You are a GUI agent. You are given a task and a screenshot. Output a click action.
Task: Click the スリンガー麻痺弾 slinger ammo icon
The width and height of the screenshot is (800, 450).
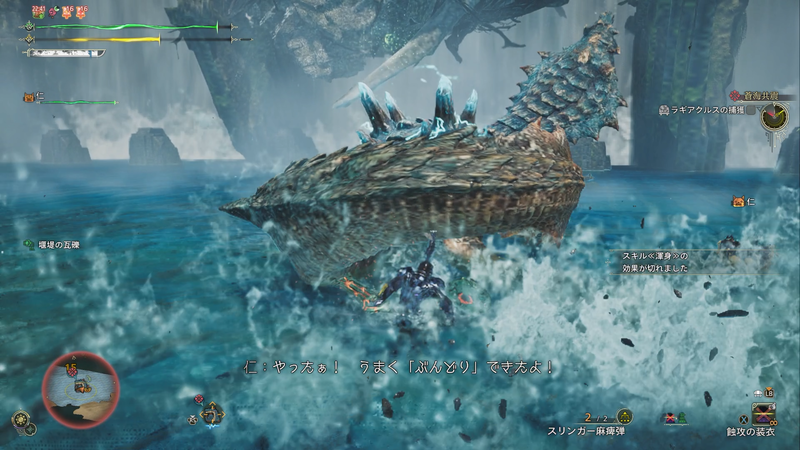pyautogui.click(x=624, y=416)
